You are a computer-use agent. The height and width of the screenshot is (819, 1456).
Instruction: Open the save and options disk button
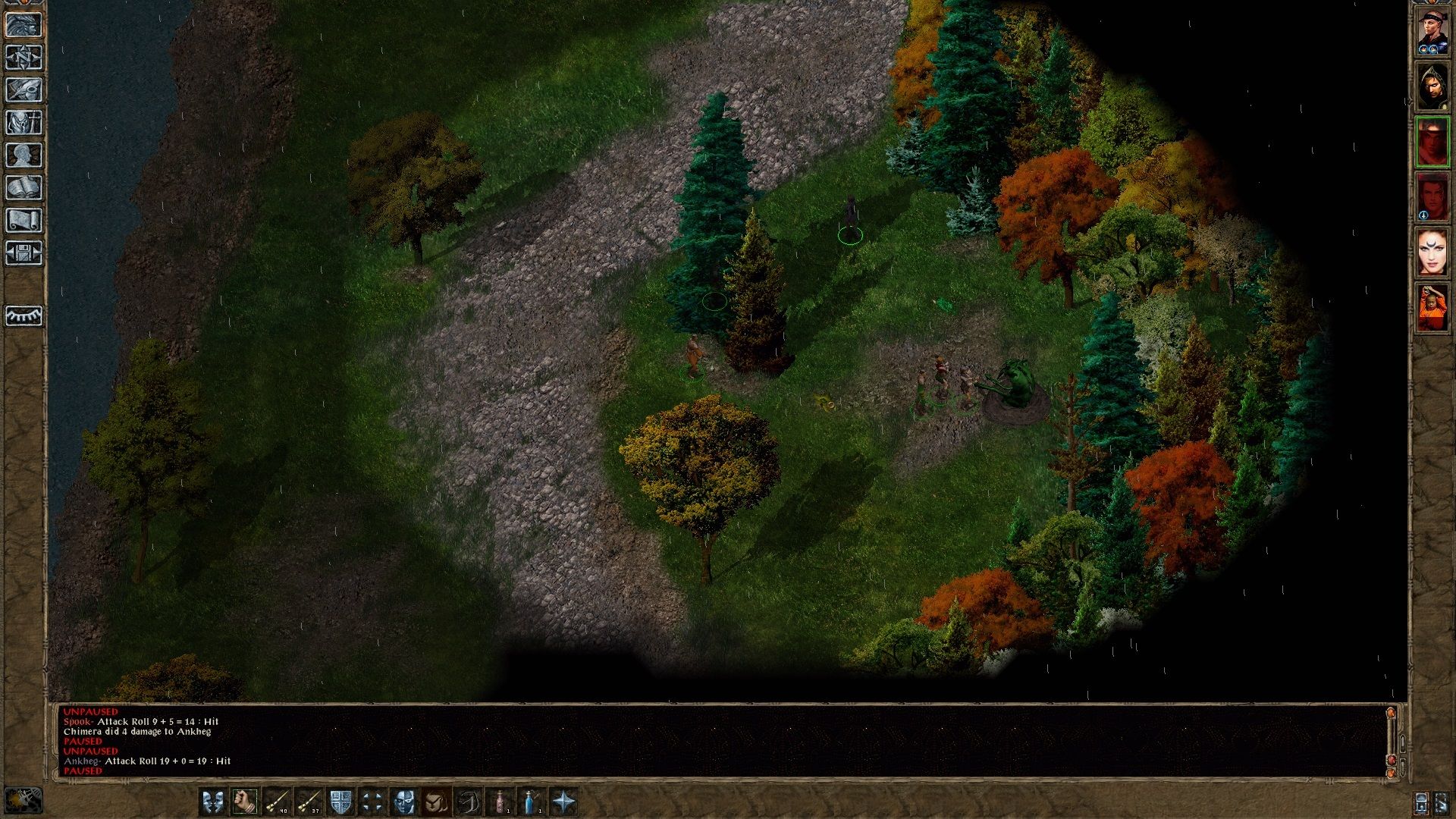click(x=24, y=253)
